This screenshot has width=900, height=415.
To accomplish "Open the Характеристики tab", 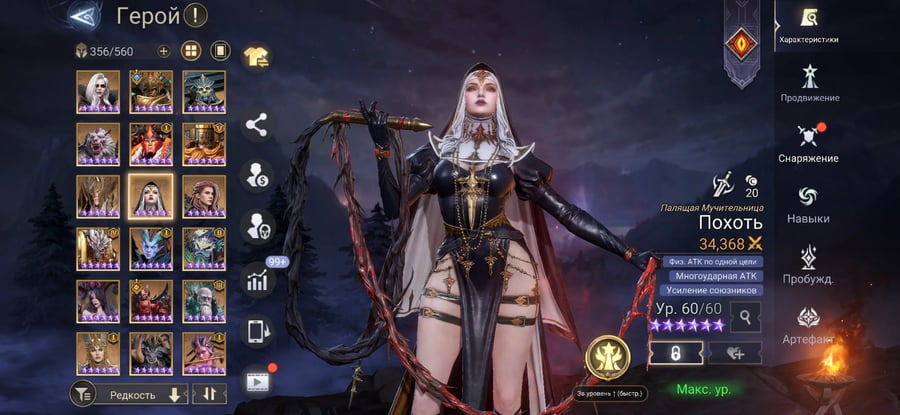I will (808, 23).
